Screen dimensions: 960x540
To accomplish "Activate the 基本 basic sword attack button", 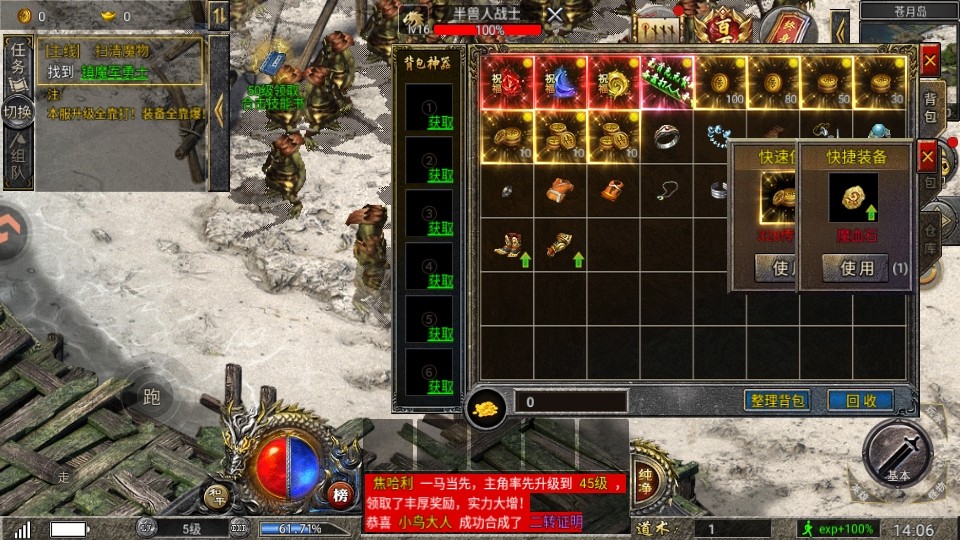I will (x=897, y=453).
